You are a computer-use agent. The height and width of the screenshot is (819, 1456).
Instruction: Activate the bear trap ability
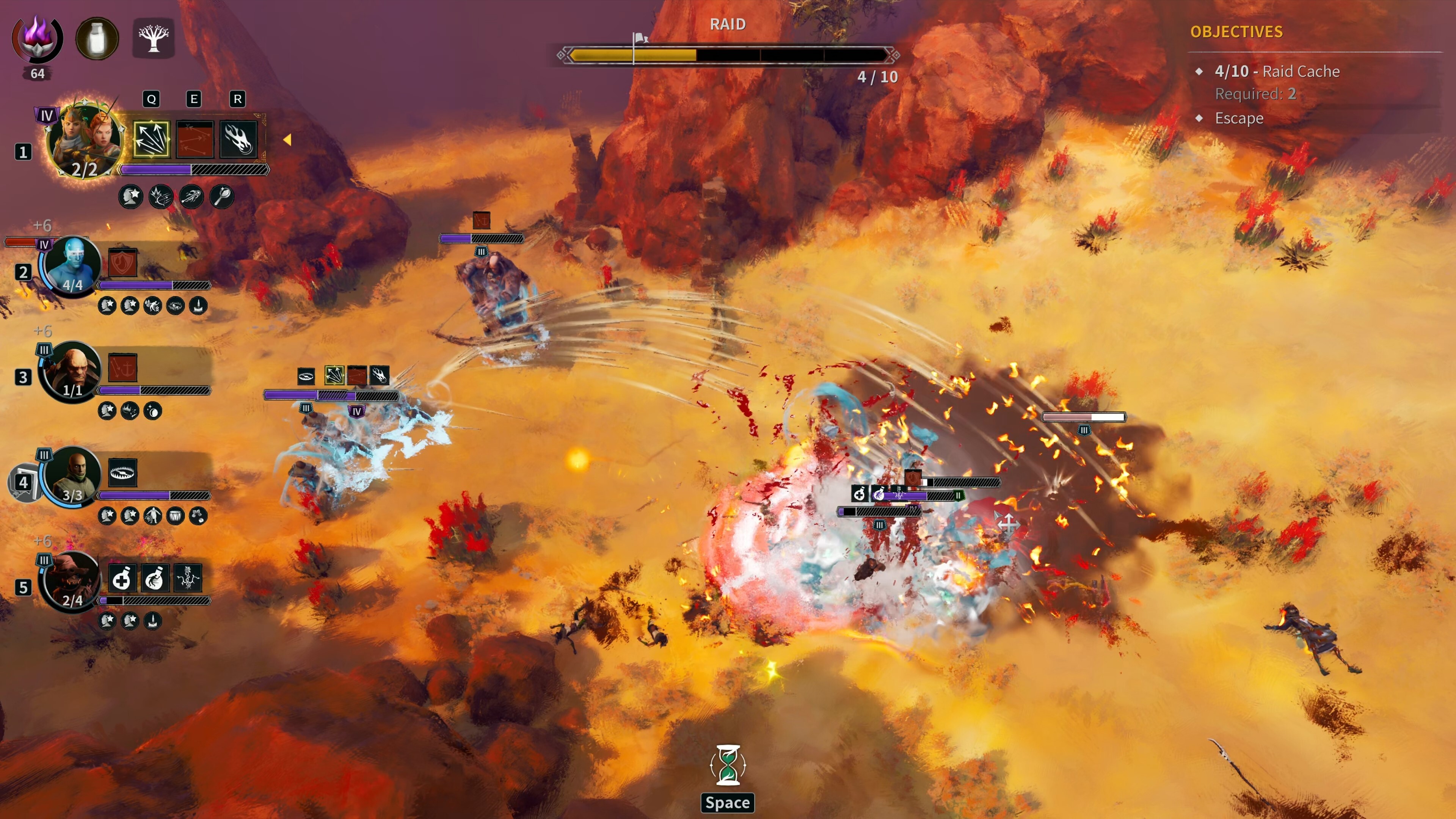coord(122,472)
